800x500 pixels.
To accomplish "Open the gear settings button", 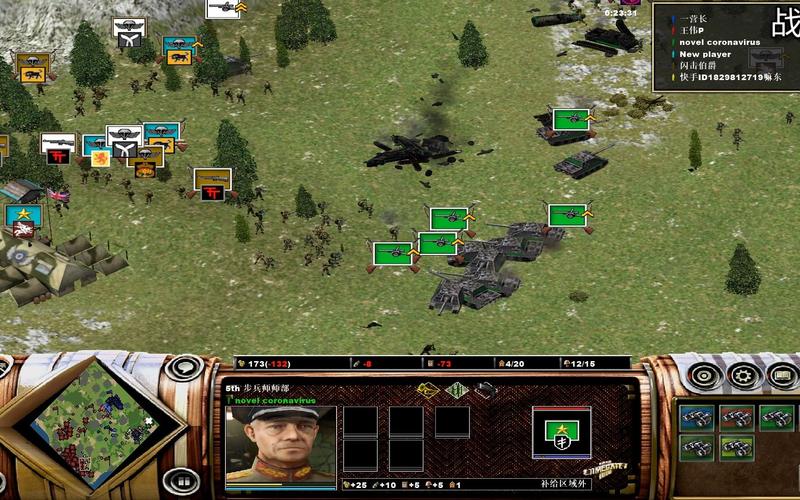I will [x=742, y=376].
